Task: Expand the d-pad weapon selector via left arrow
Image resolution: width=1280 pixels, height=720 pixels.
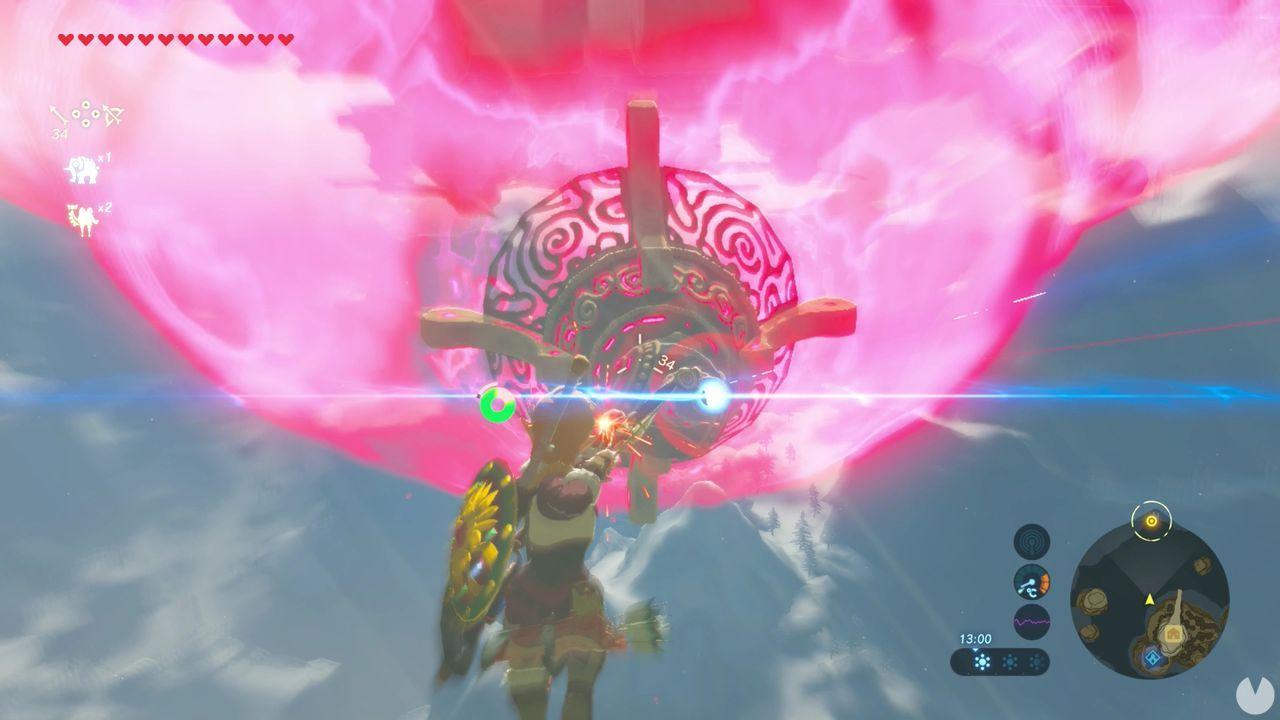Action: pos(76,114)
